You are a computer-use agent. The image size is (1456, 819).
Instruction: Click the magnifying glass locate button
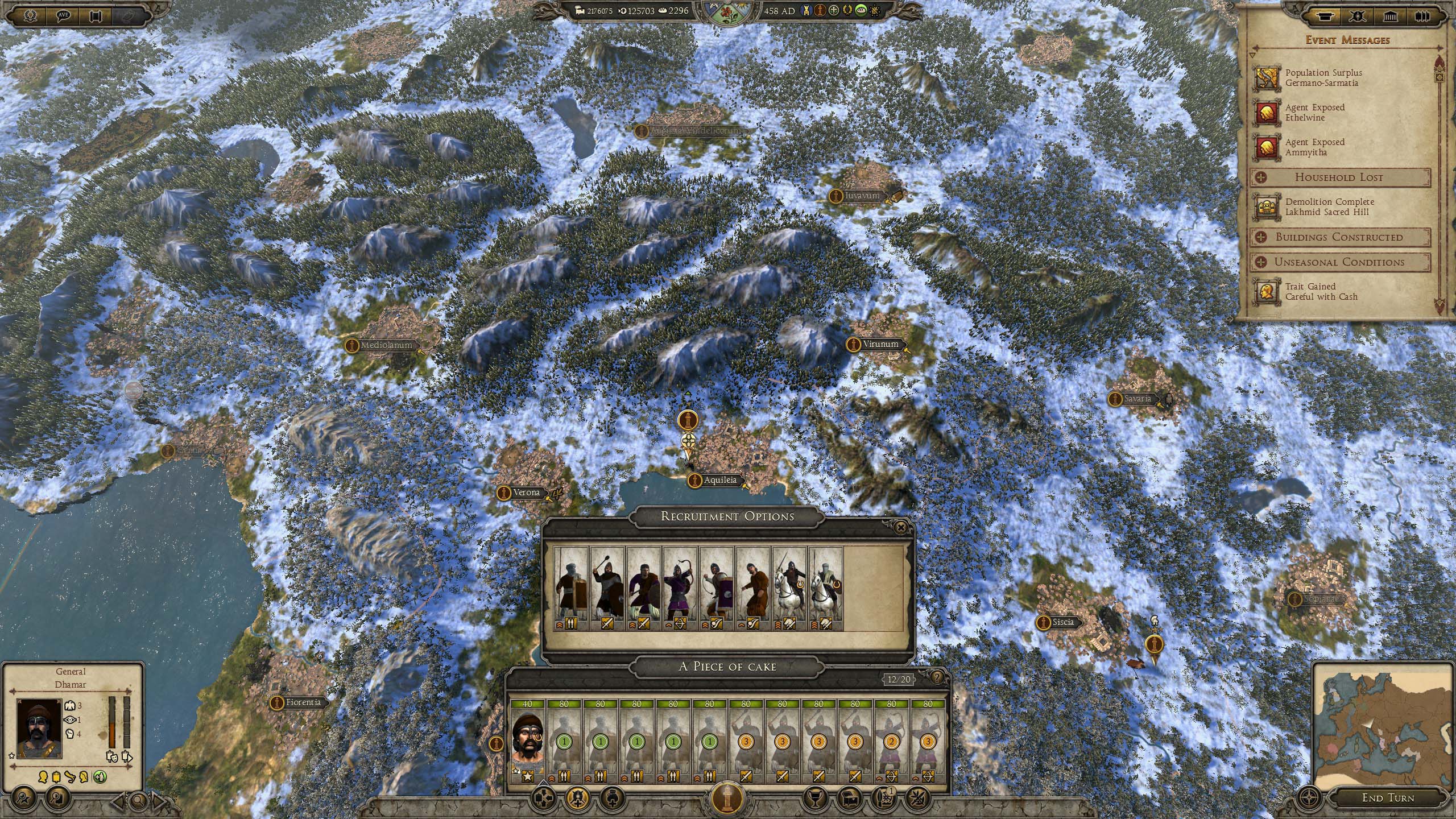138,802
